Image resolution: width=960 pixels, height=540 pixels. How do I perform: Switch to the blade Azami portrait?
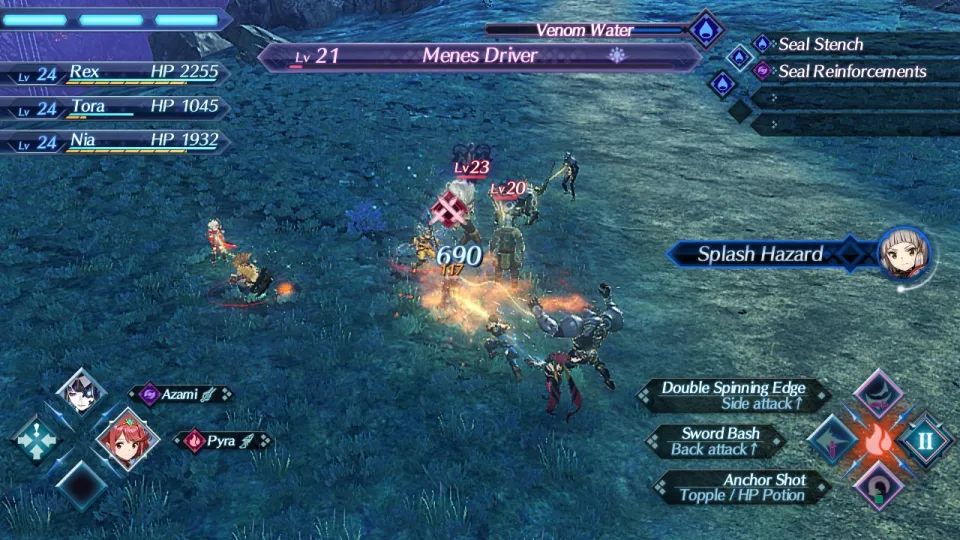[x=80, y=393]
